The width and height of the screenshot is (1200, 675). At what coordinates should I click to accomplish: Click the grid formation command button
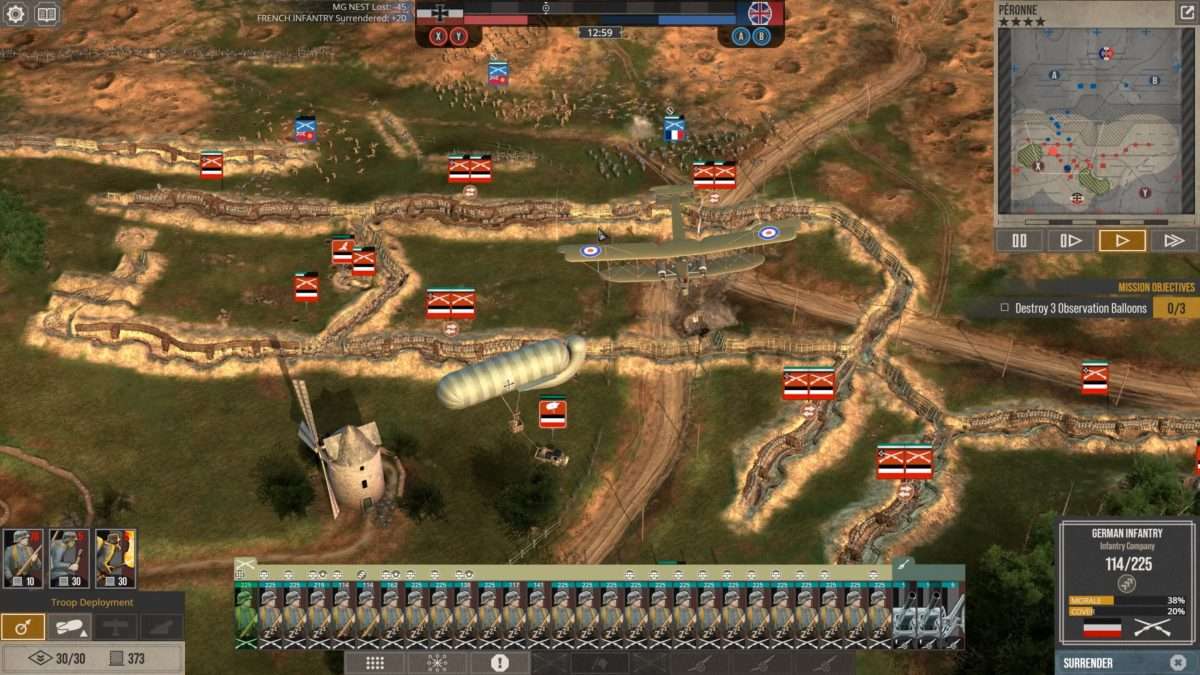(x=375, y=663)
